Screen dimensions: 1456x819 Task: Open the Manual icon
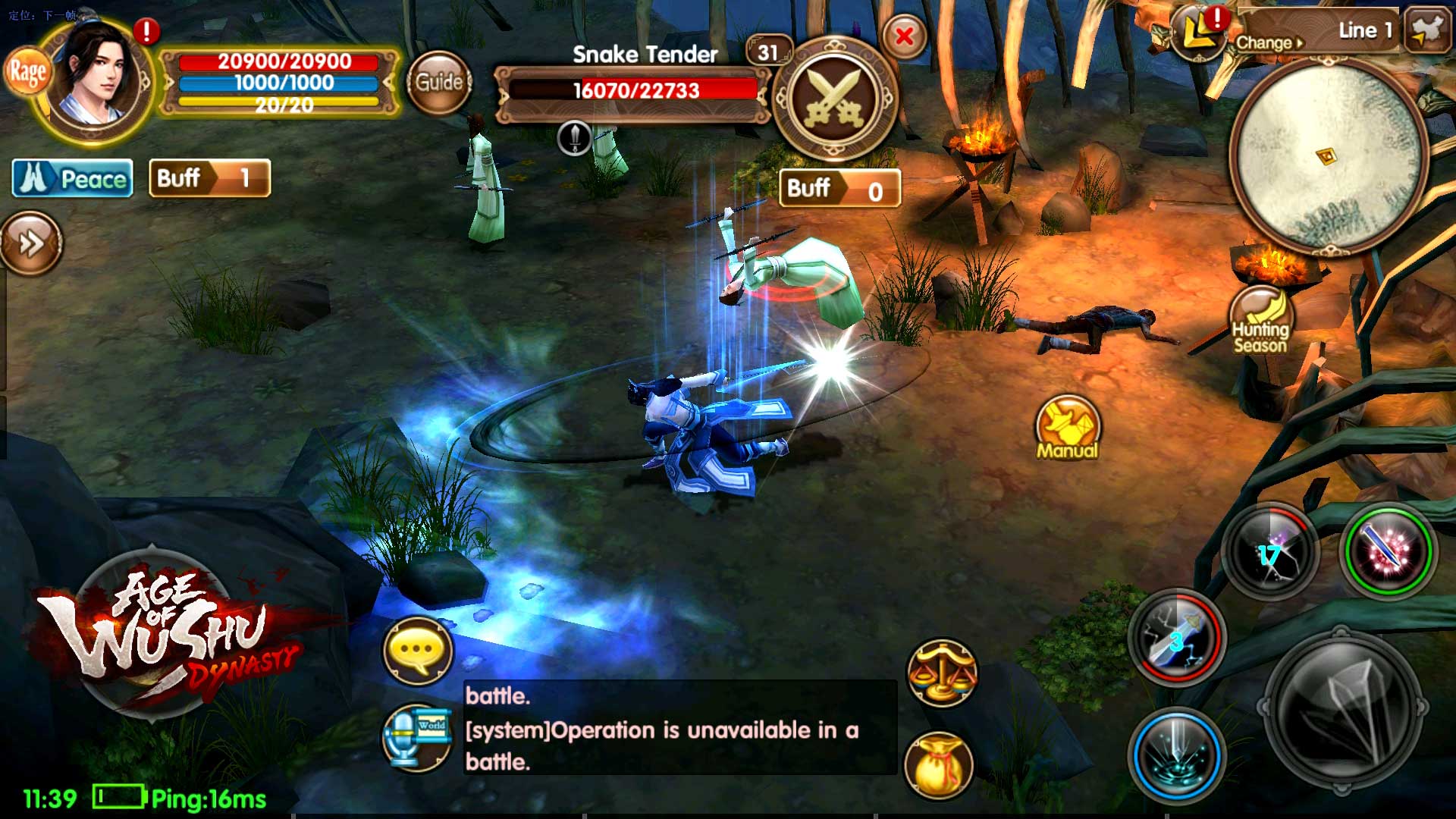pyautogui.click(x=1068, y=428)
